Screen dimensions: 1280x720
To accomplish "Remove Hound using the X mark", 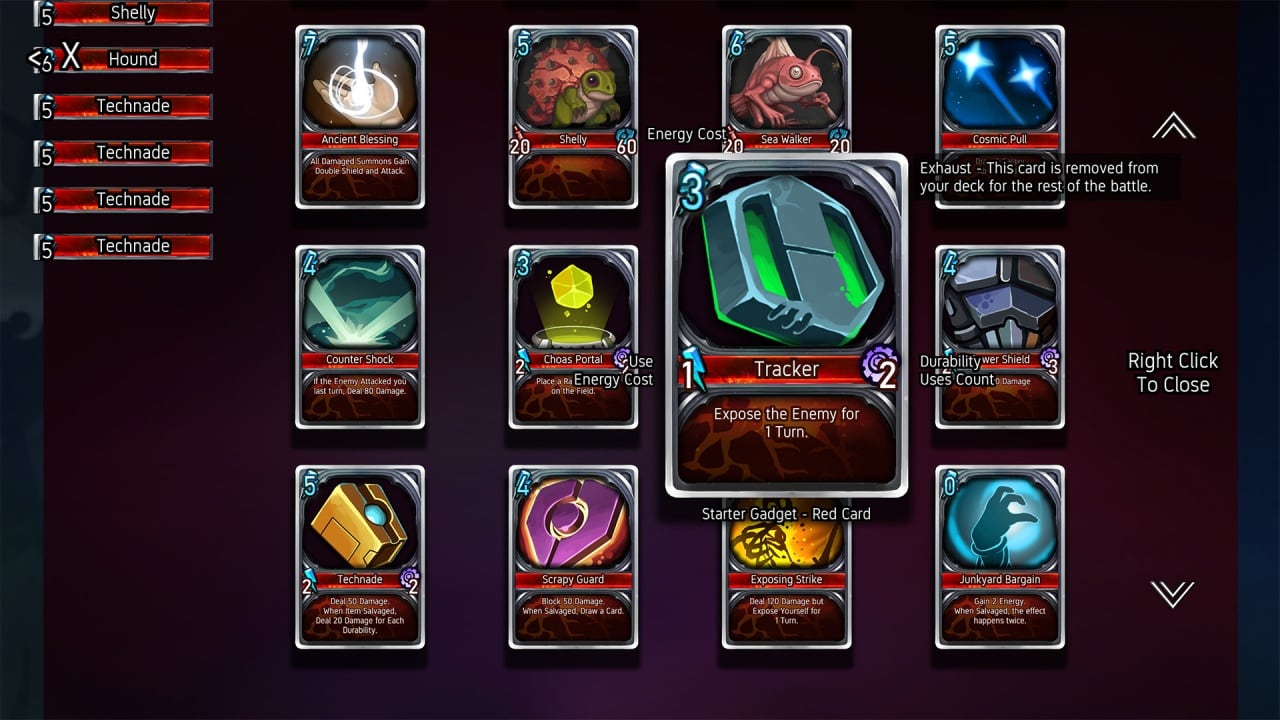I will pos(70,58).
